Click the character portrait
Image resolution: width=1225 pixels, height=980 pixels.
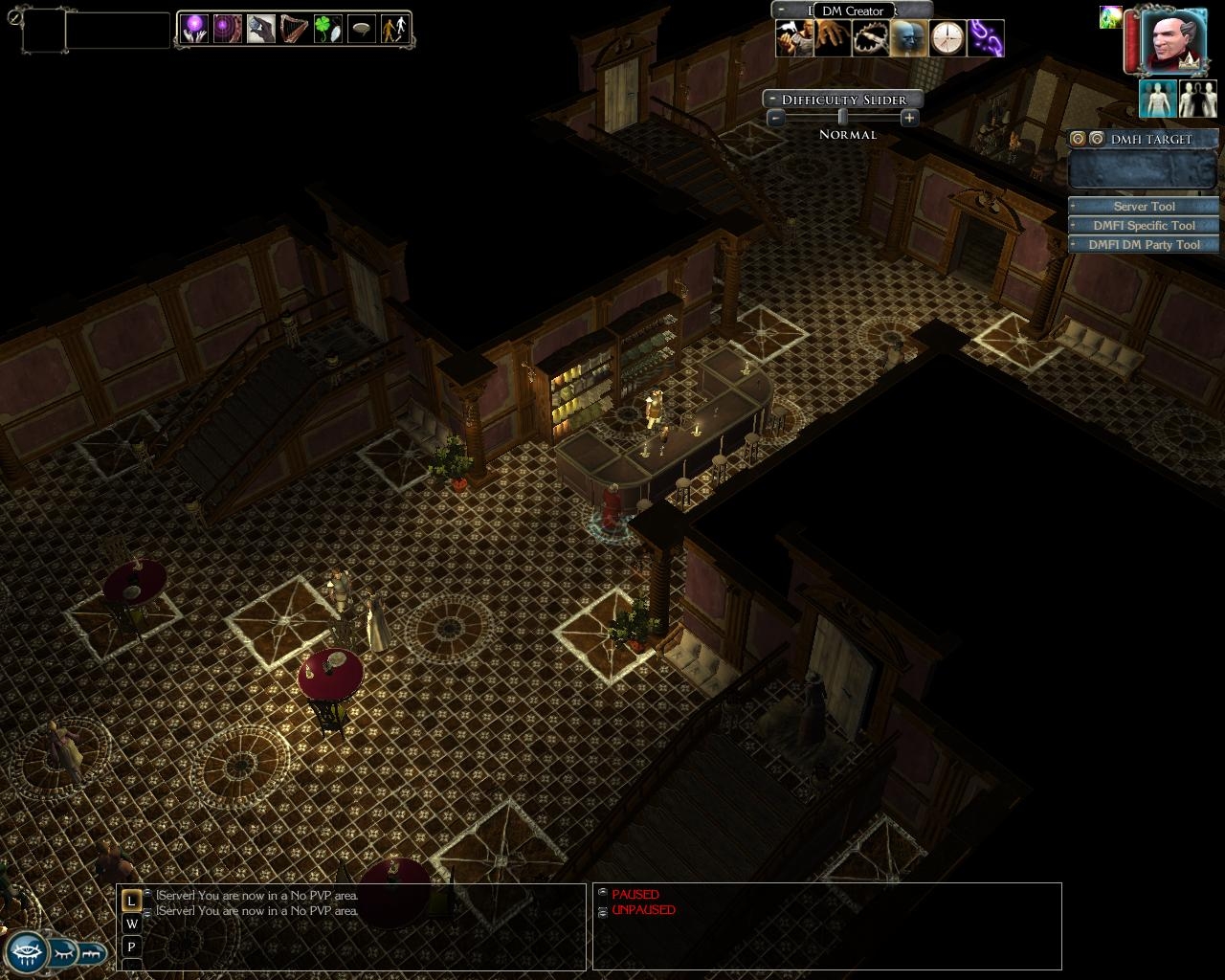(x=1174, y=40)
